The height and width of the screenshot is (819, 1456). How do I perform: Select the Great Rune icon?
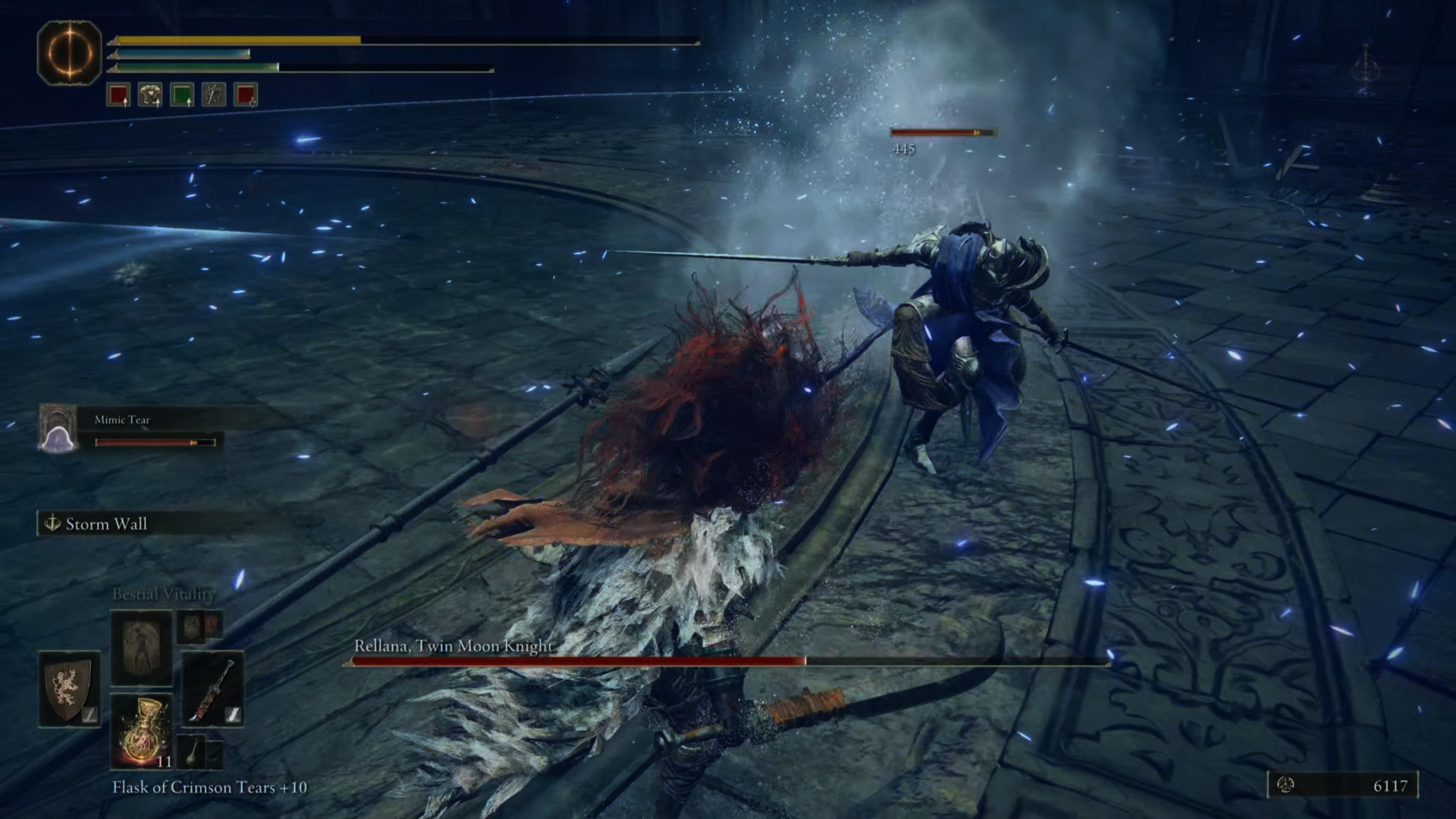(69, 53)
